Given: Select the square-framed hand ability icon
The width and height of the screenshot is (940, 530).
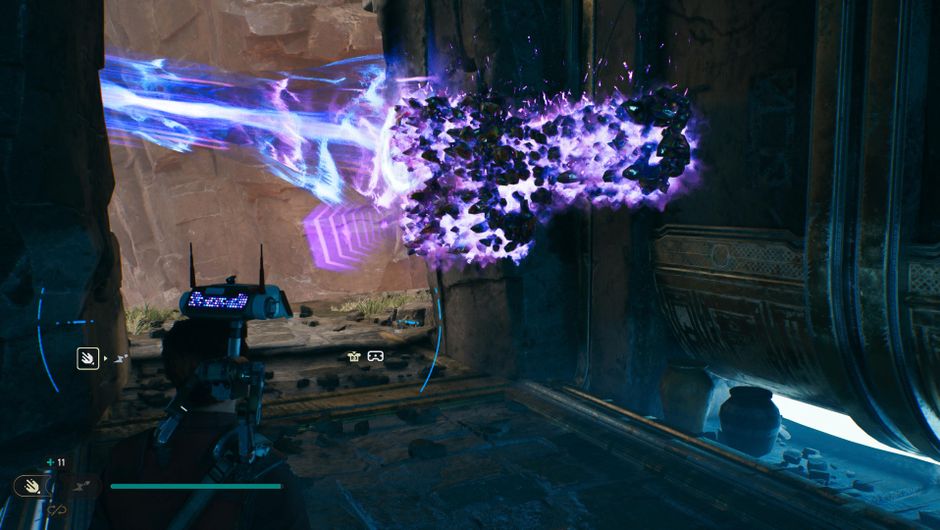Looking at the screenshot, I should click(88, 357).
